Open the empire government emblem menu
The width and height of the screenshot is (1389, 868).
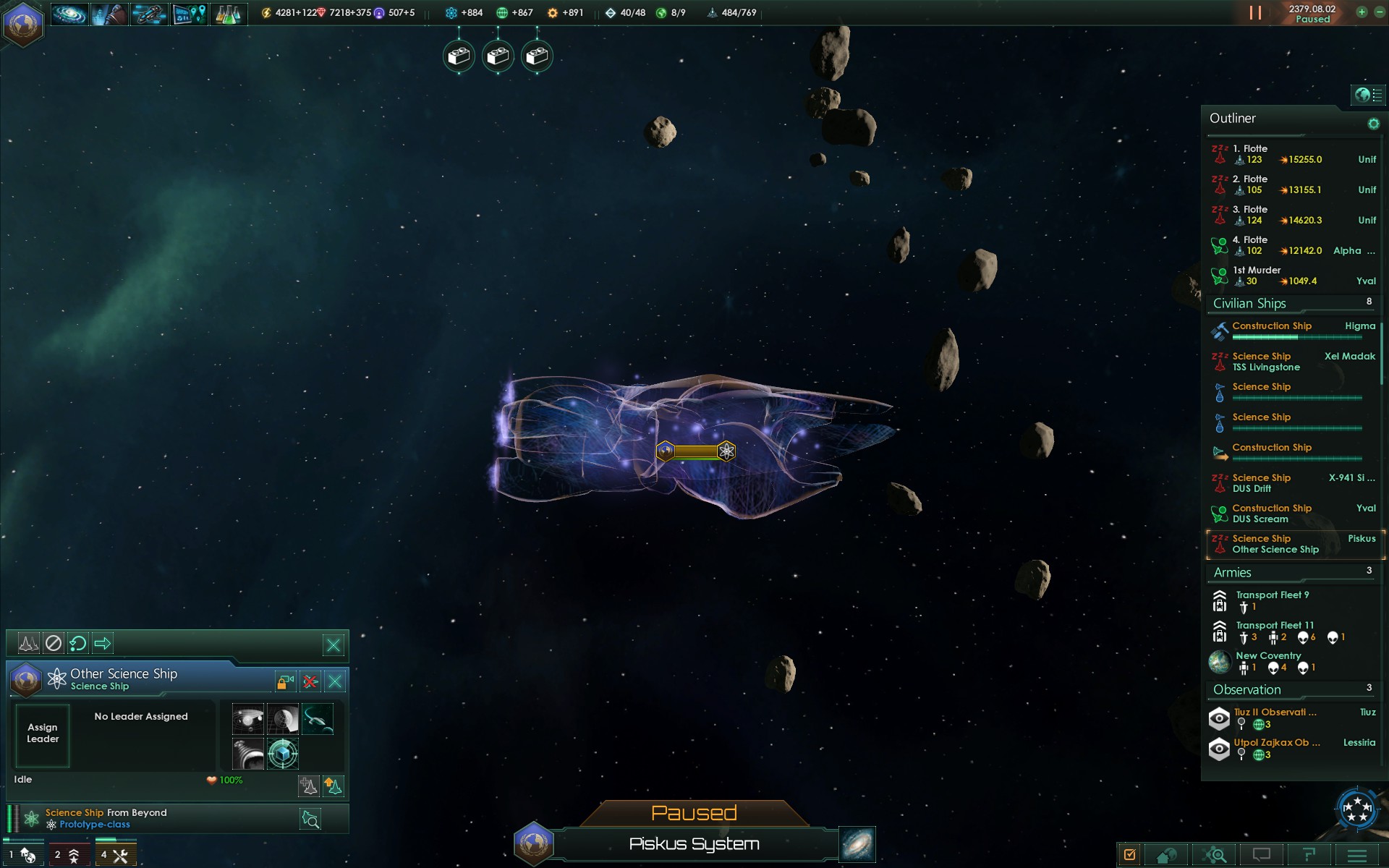(x=23, y=23)
